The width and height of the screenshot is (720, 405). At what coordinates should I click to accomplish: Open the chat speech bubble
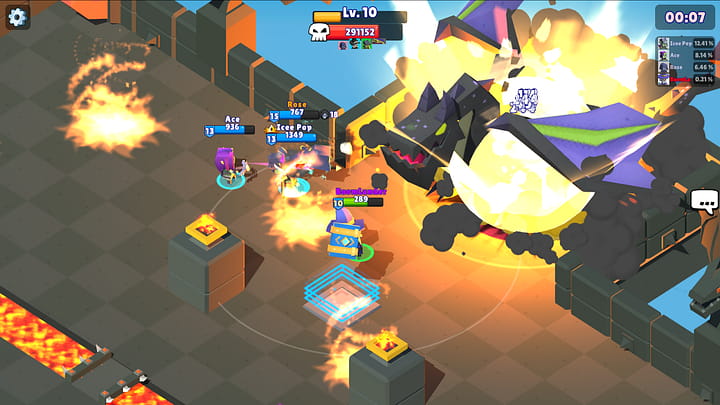click(x=704, y=202)
